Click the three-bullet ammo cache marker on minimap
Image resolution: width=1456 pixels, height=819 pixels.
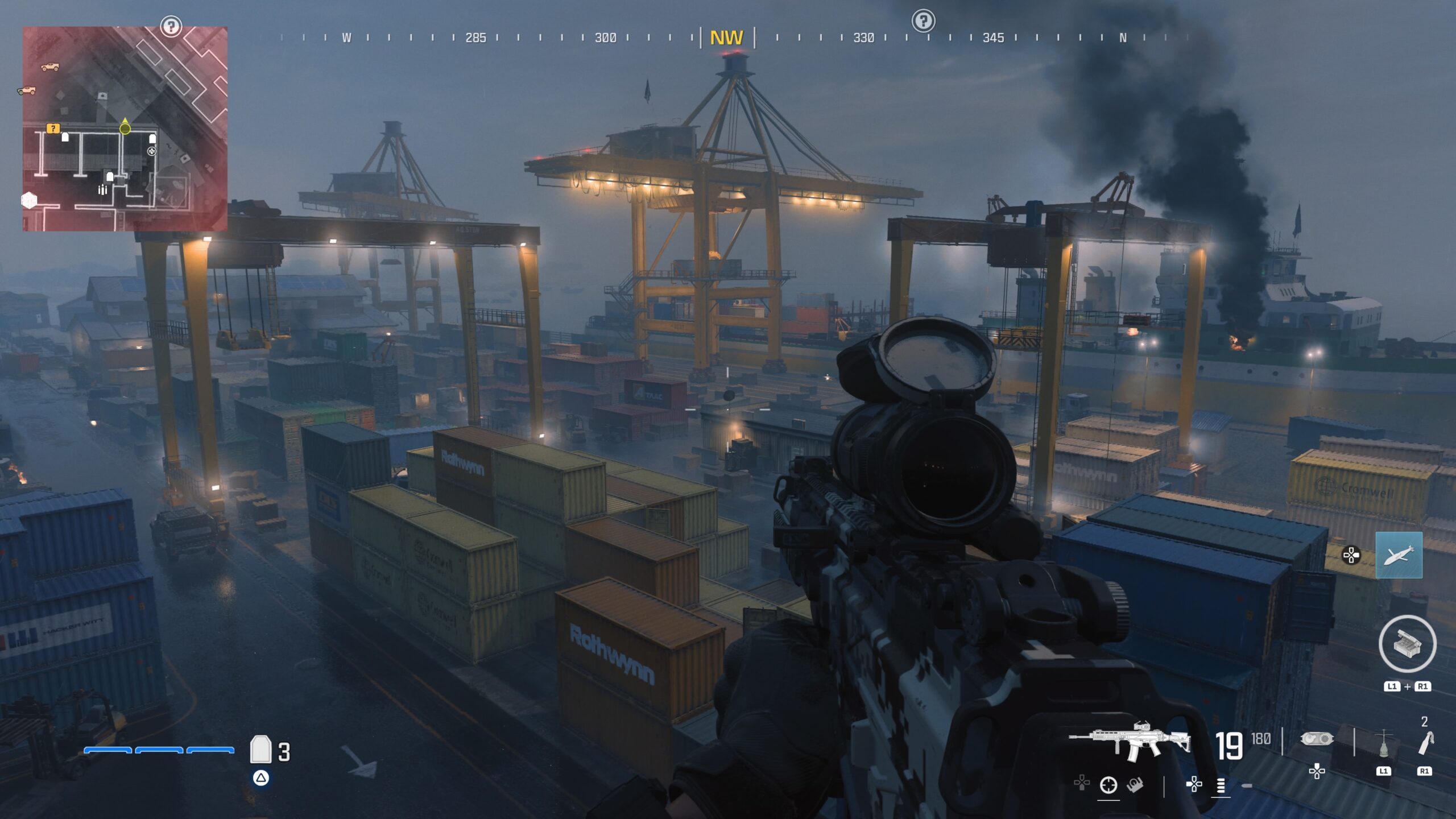[x=102, y=189]
